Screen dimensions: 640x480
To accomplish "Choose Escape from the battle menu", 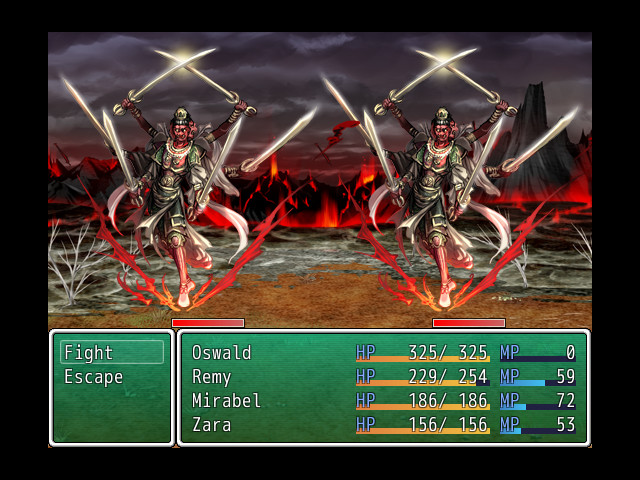I will [111, 377].
